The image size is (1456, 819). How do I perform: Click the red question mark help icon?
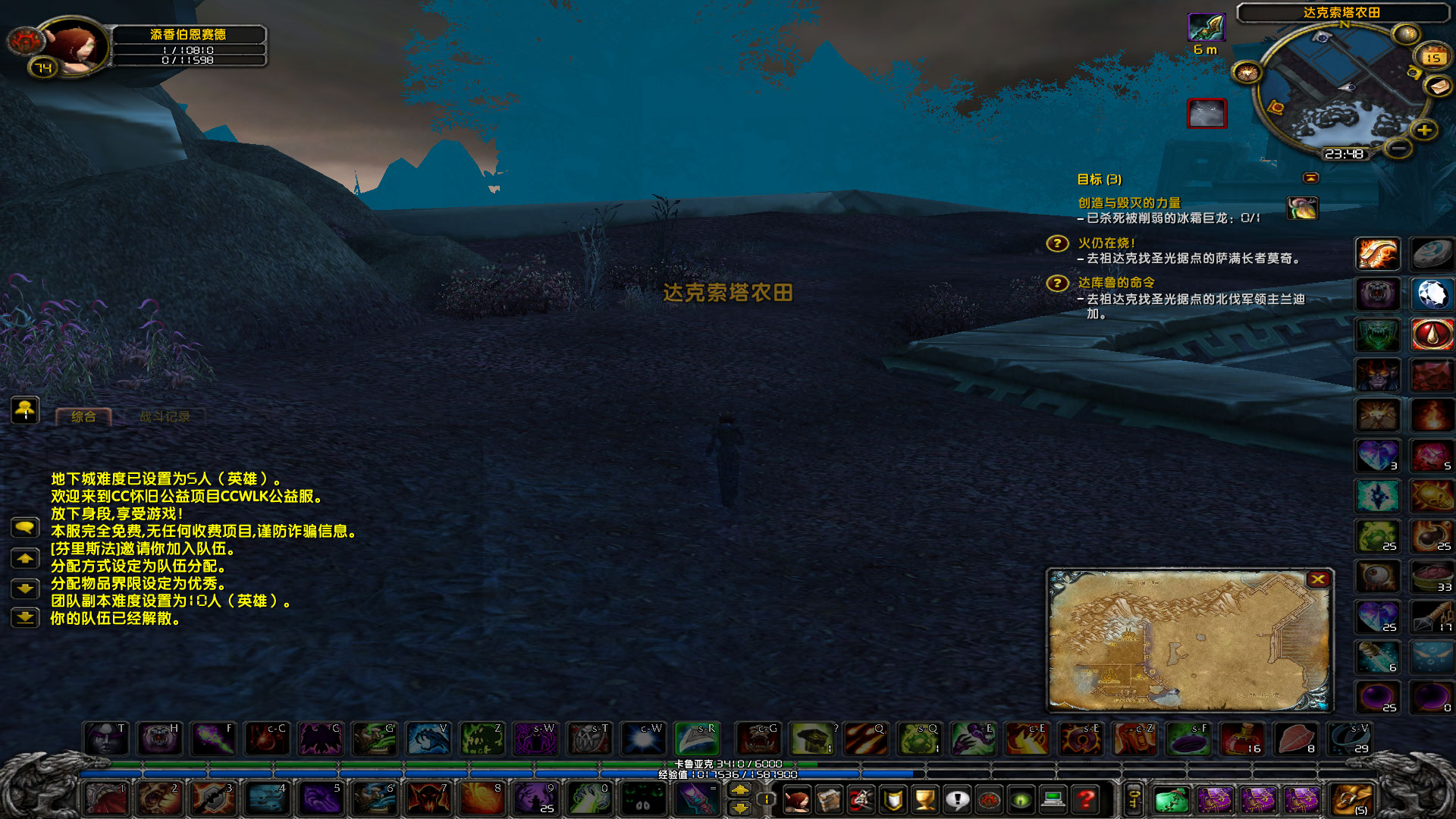pyautogui.click(x=1087, y=800)
